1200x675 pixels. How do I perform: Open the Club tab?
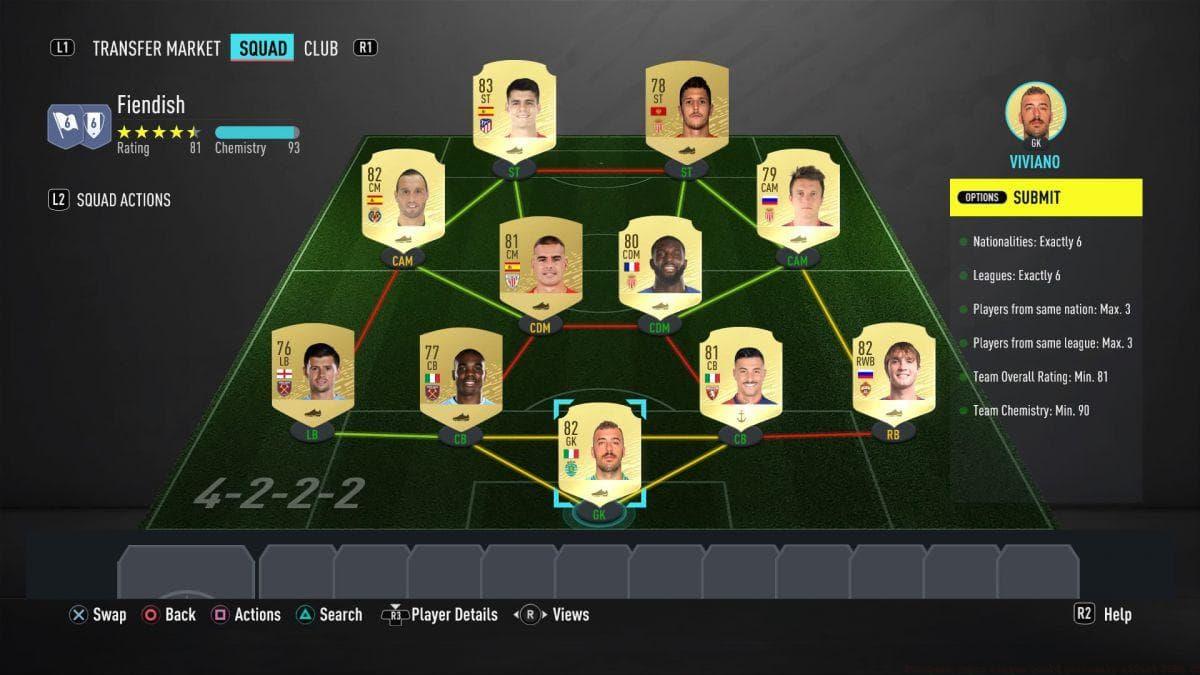(321, 48)
